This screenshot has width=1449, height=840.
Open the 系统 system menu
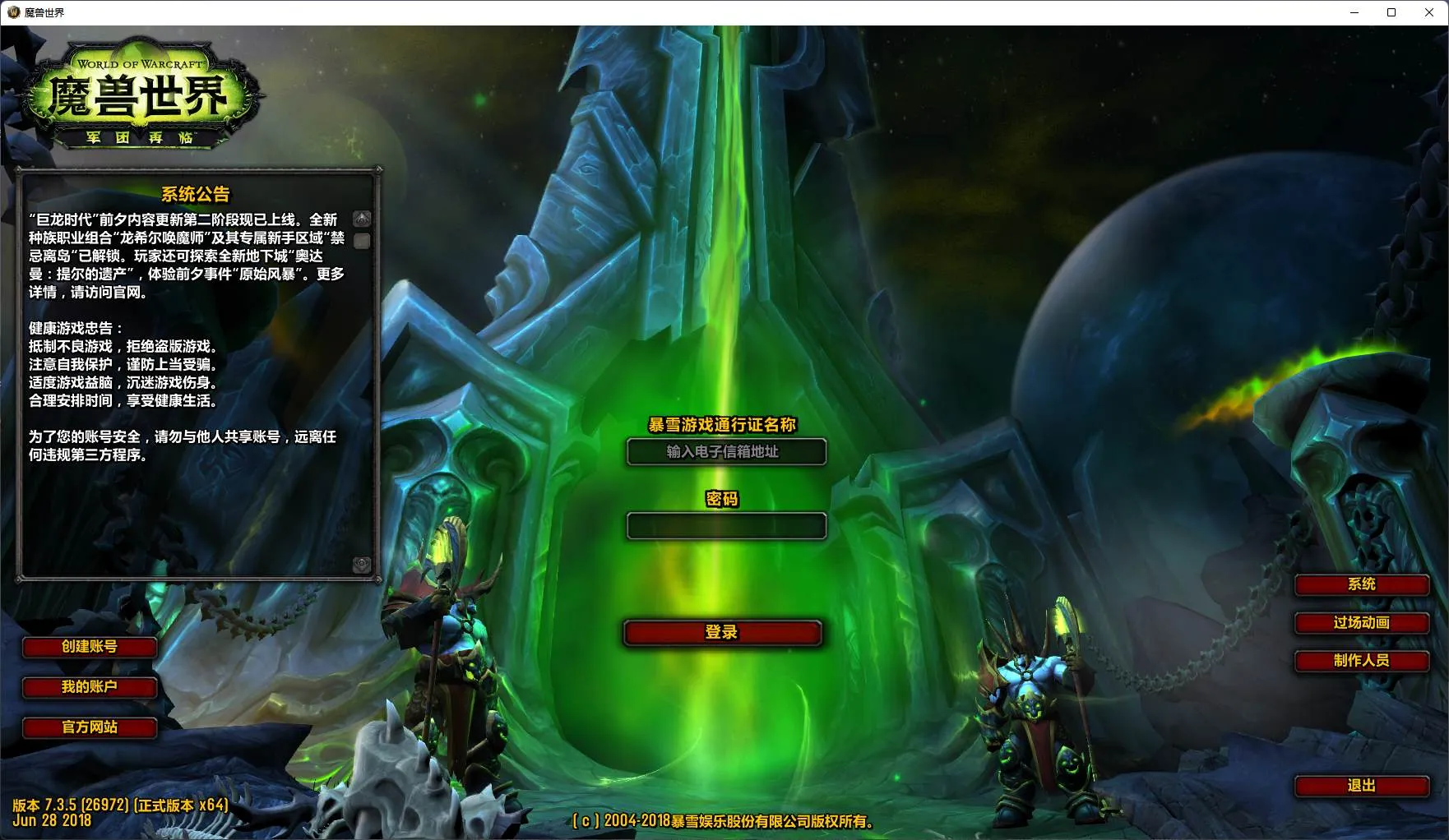(x=1362, y=584)
